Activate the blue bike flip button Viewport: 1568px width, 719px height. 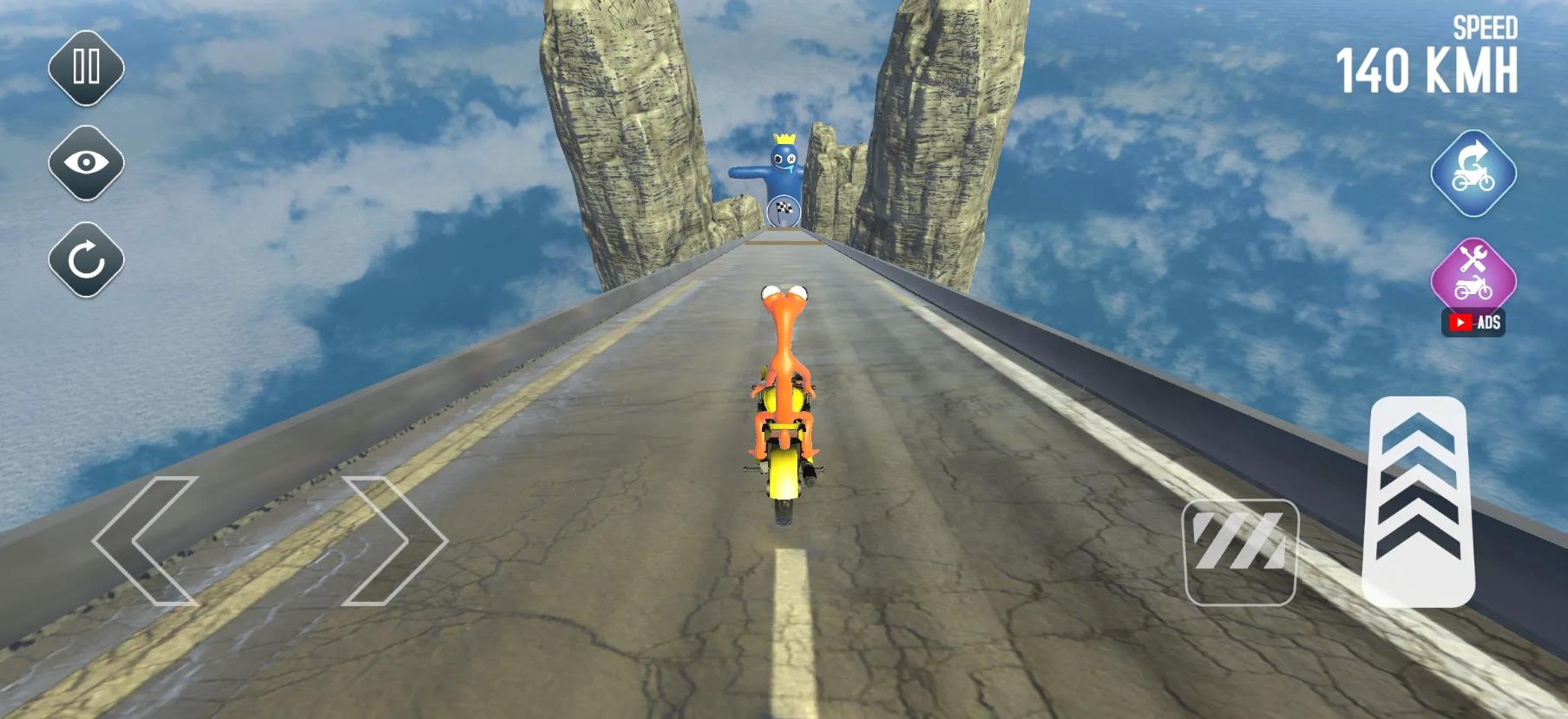1473,173
